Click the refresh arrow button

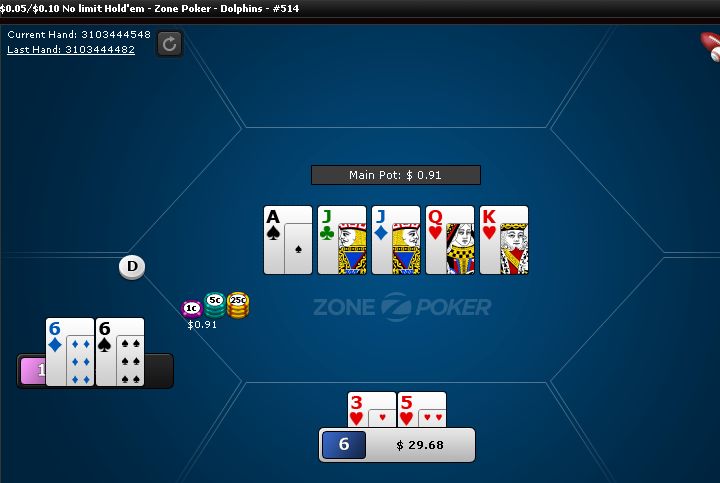tap(169, 43)
